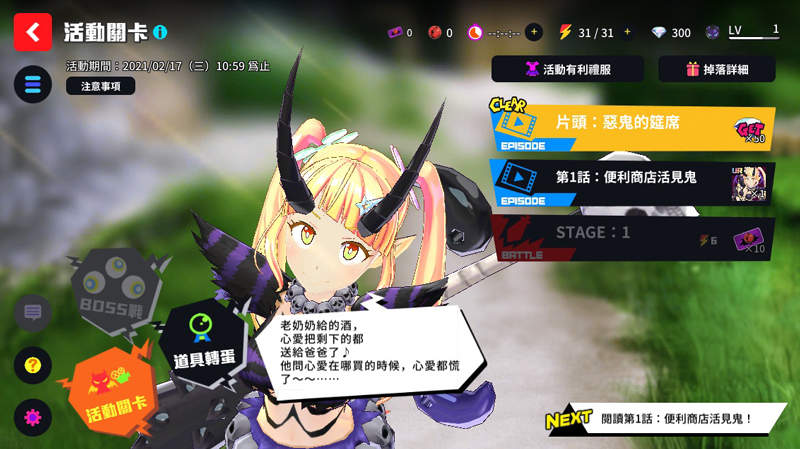Show the 掉落詳細 drop details
The height and width of the screenshot is (449, 800).
pos(717,69)
